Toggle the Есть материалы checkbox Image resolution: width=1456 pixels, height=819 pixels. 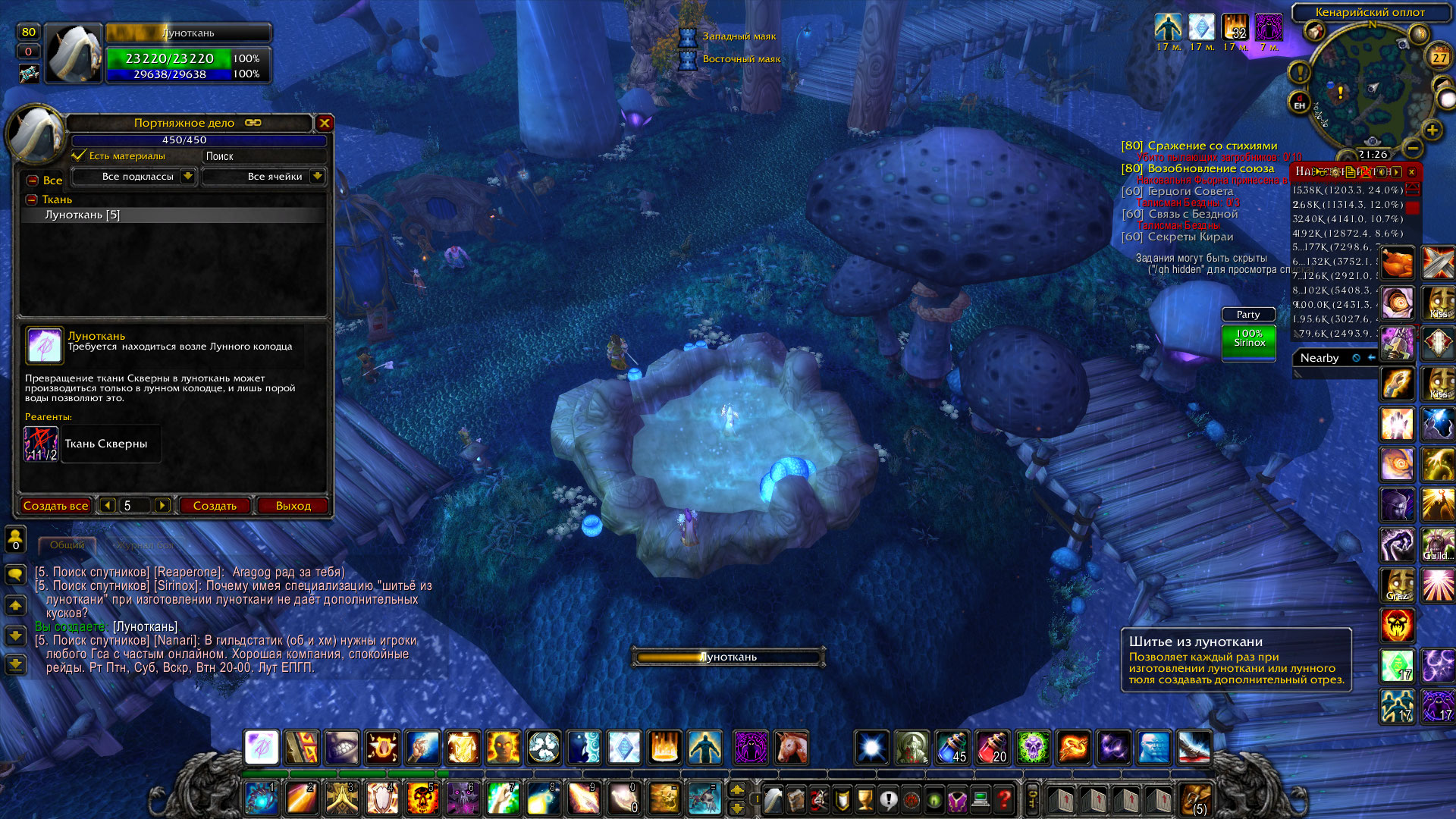[x=78, y=155]
